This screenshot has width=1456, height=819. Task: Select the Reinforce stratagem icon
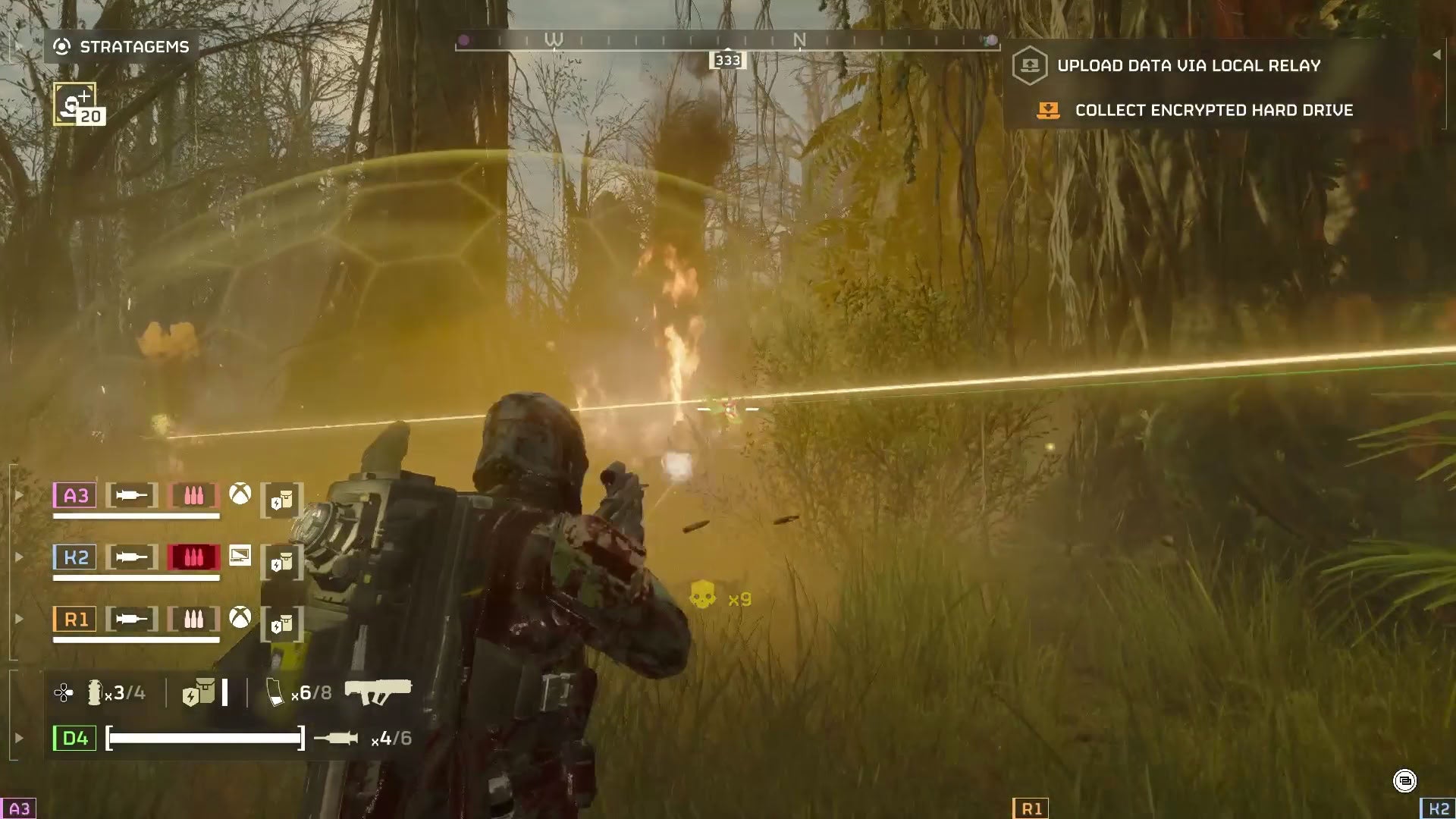pos(76,105)
